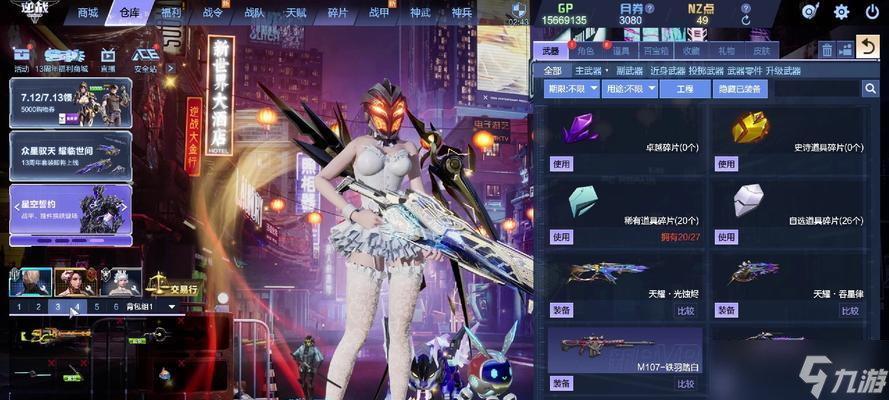Open the gear settings icon
The image size is (889, 400).
coord(841,12)
